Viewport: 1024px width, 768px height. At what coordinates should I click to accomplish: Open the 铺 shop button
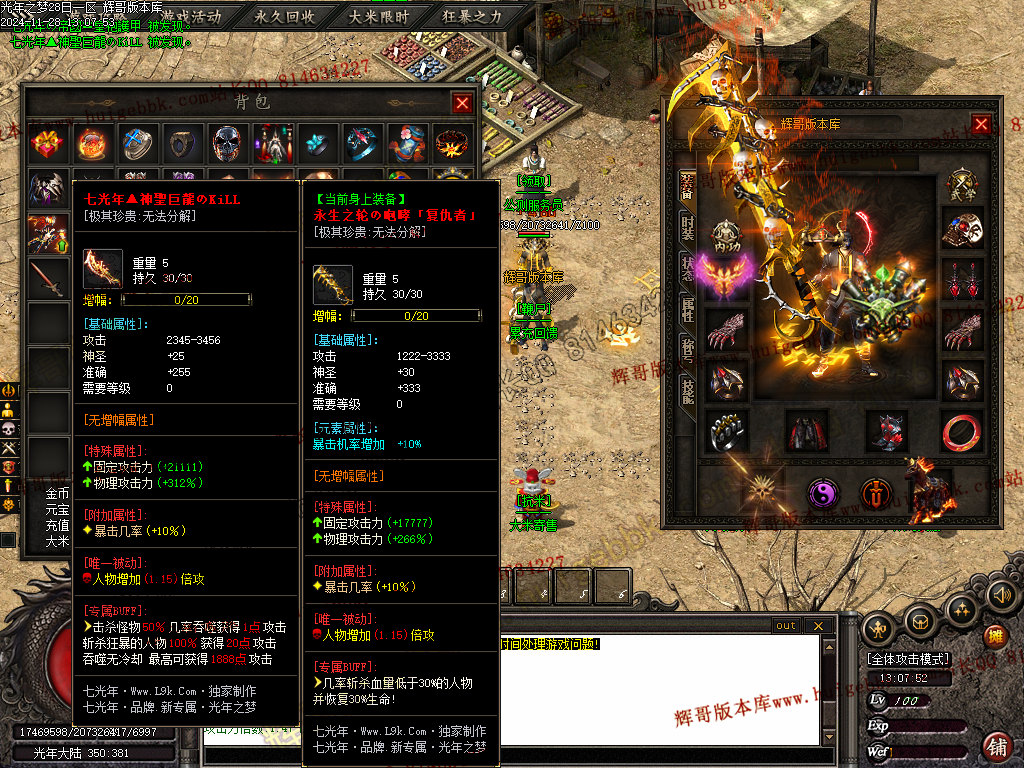tap(997, 745)
